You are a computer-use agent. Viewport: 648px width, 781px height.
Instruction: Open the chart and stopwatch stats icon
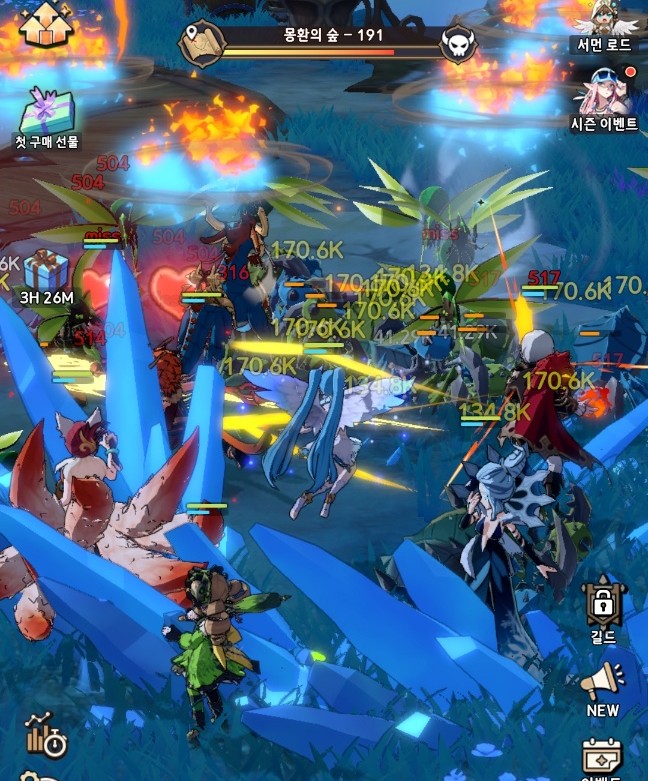pos(45,734)
